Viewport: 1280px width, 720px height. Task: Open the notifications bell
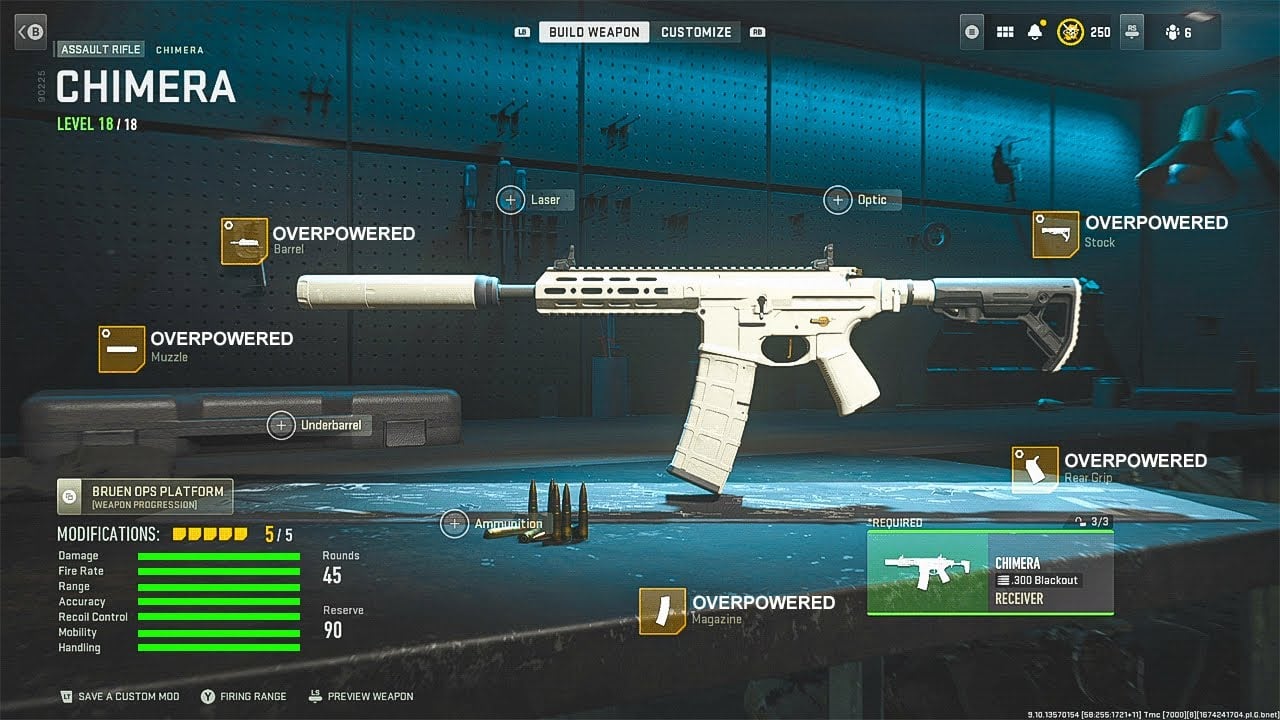click(x=1035, y=32)
